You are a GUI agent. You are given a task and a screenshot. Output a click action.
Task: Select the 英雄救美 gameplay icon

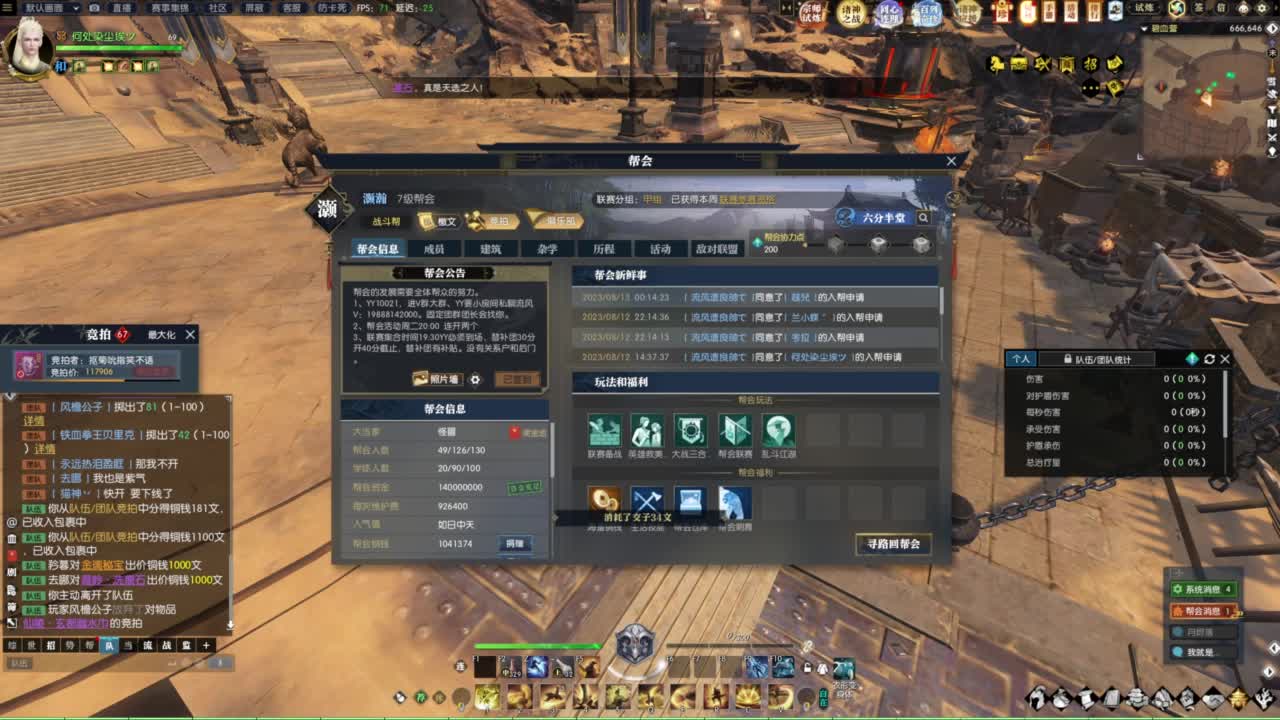pos(647,431)
